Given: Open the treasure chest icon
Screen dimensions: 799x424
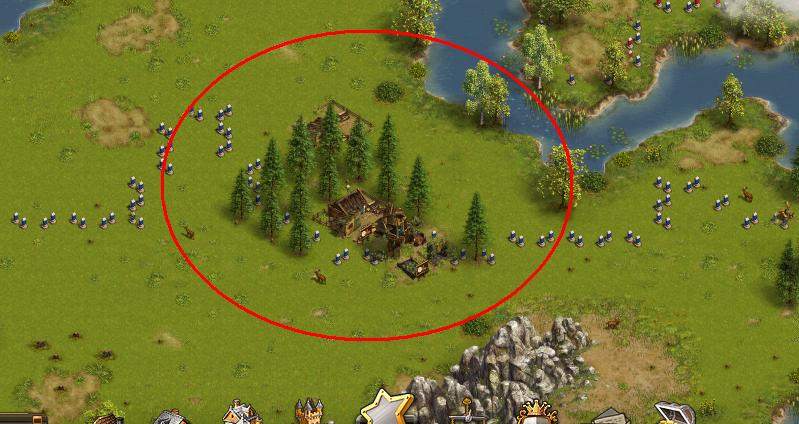Looking at the screenshot, I should 672,414.
